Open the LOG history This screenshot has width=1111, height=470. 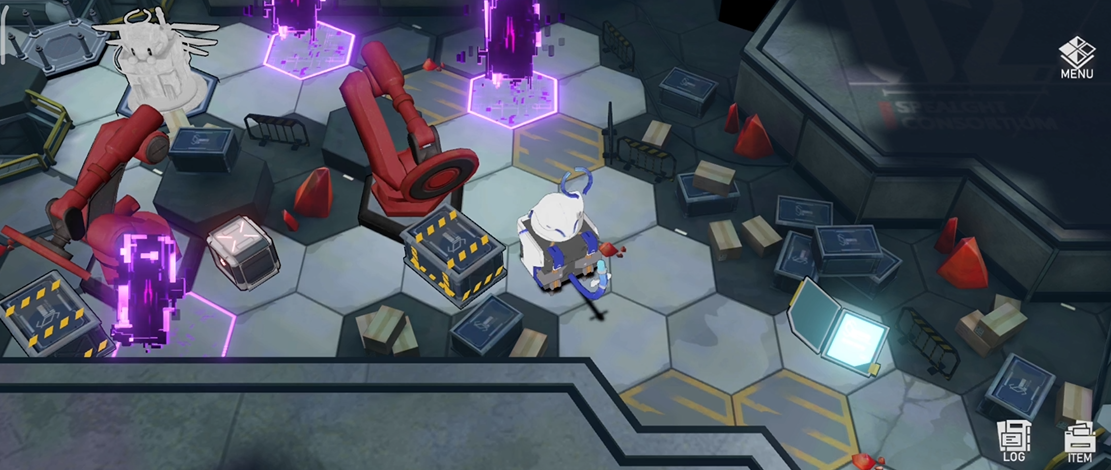tap(1013, 441)
